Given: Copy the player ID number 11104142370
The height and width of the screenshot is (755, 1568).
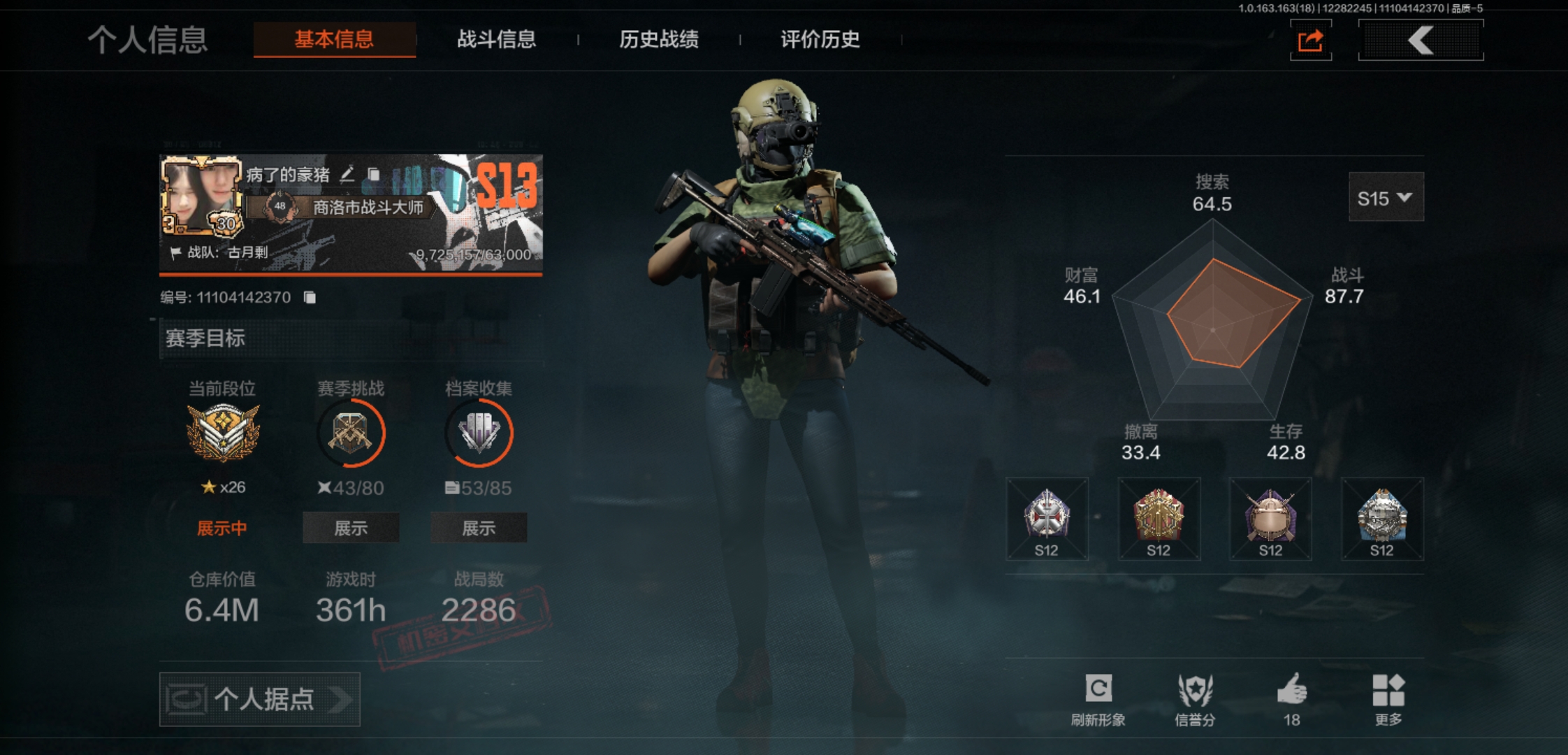Looking at the screenshot, I should [x=310, y=298].
